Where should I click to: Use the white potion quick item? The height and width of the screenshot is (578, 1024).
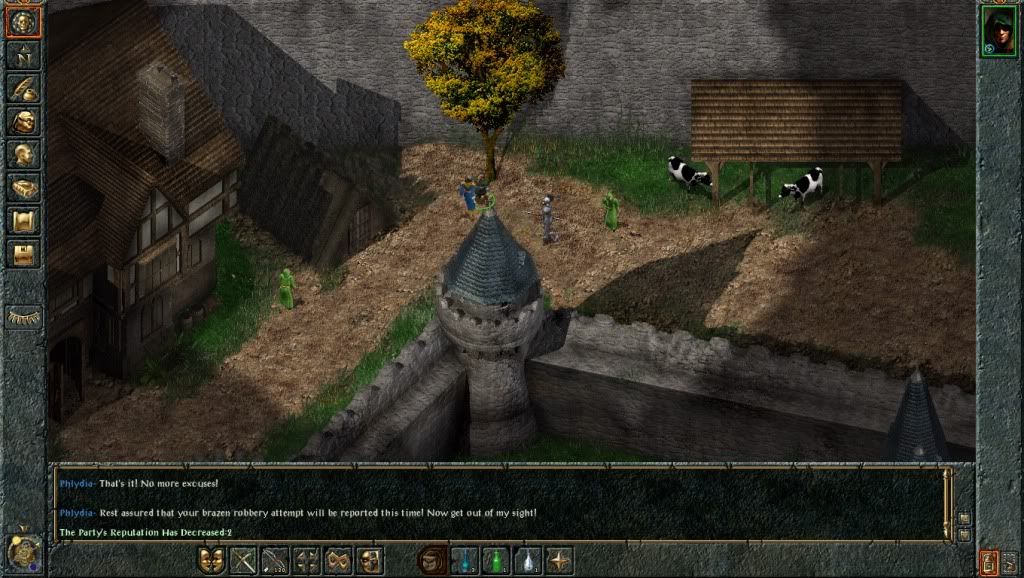tap(527, 561)
